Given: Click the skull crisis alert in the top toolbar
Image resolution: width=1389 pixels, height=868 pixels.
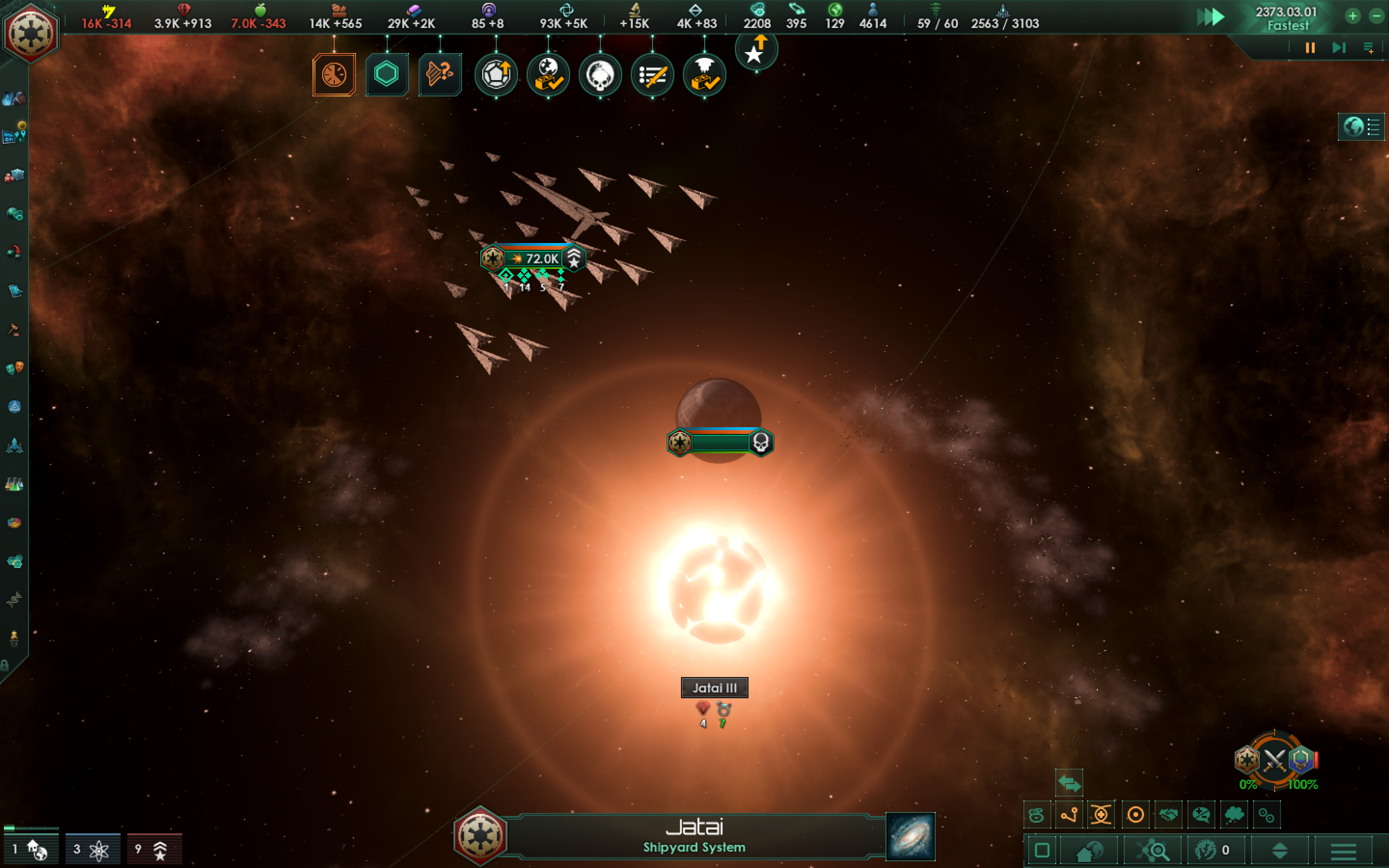Looking at the screenshot, I should point(600,75).
